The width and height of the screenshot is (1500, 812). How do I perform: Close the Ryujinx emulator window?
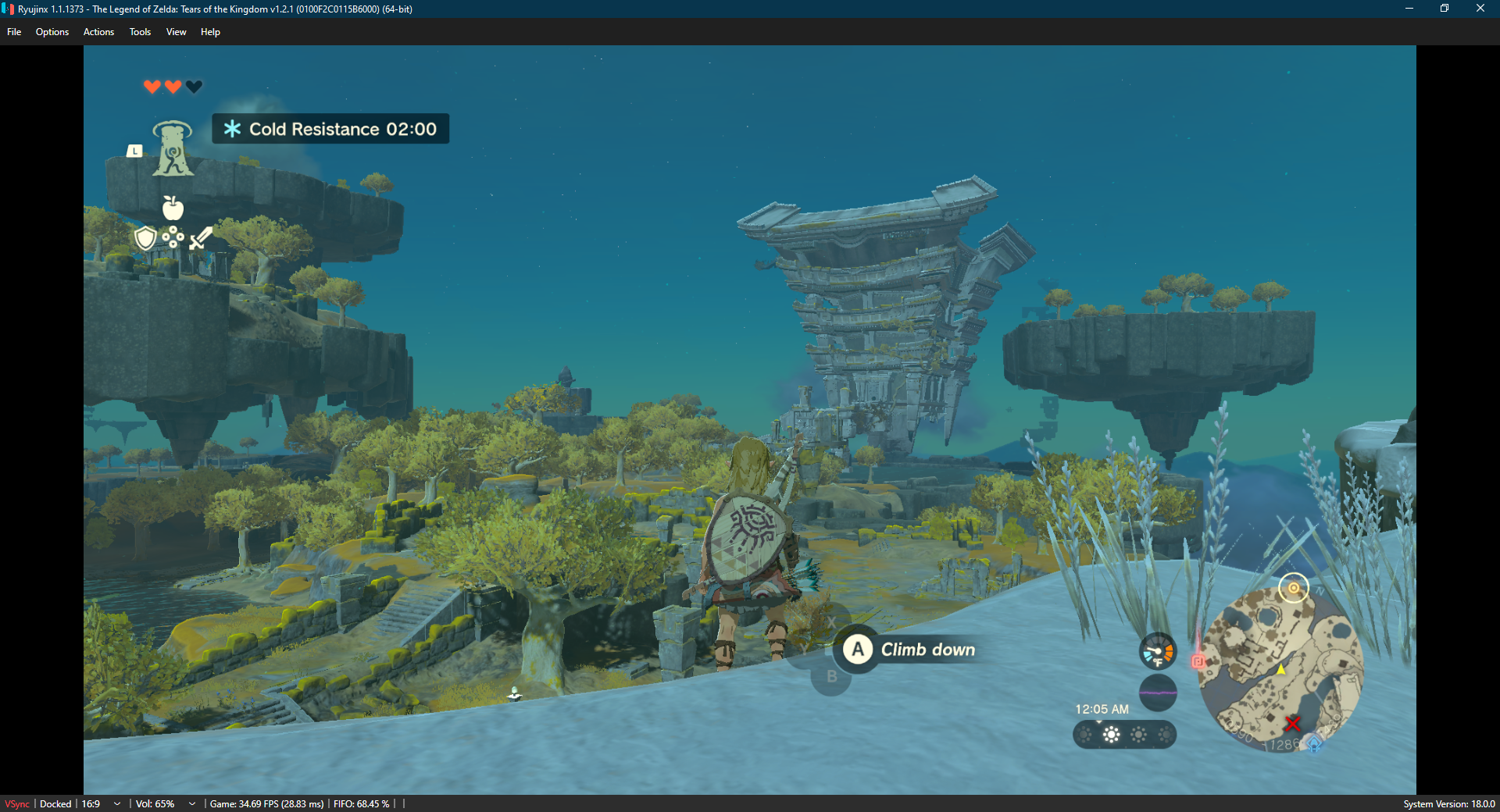1480,9
